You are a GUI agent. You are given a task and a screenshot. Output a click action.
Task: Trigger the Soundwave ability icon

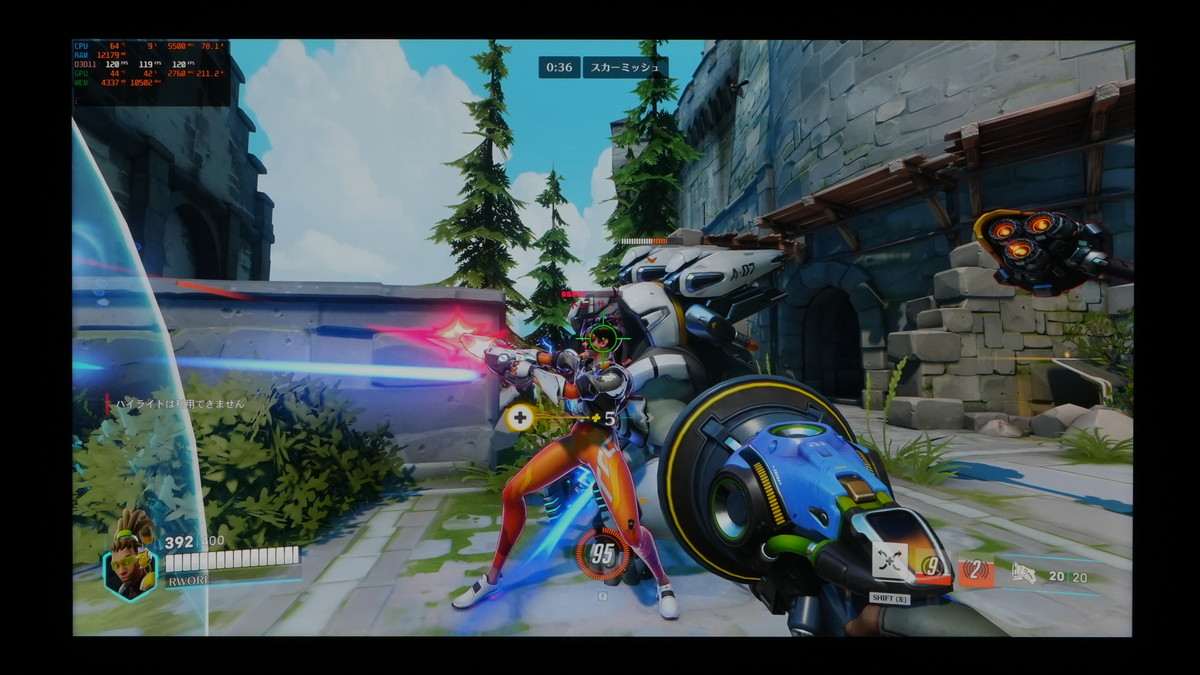coord(976,572)
